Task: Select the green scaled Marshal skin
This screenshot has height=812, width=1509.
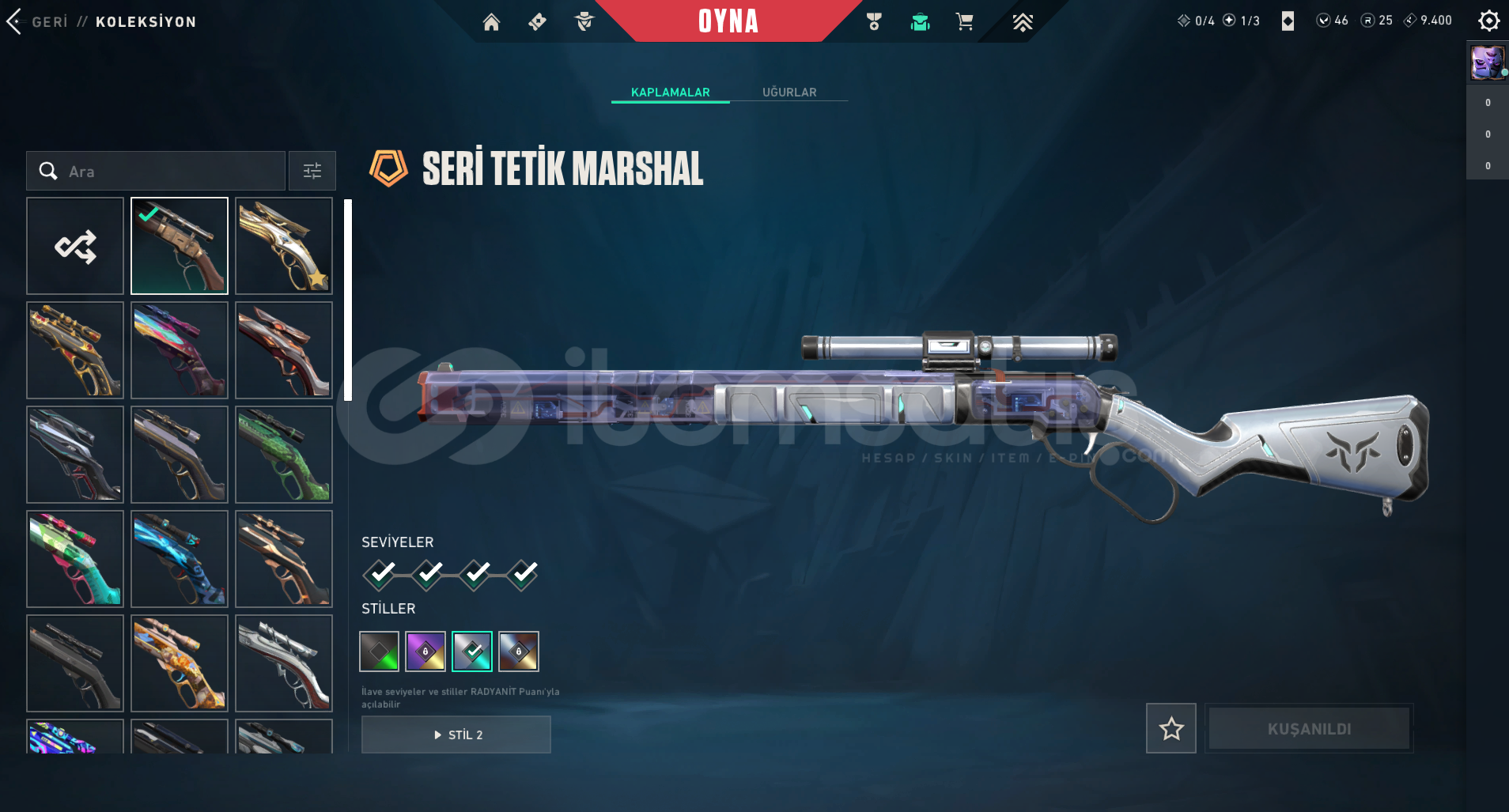Action: coord(284,455)
